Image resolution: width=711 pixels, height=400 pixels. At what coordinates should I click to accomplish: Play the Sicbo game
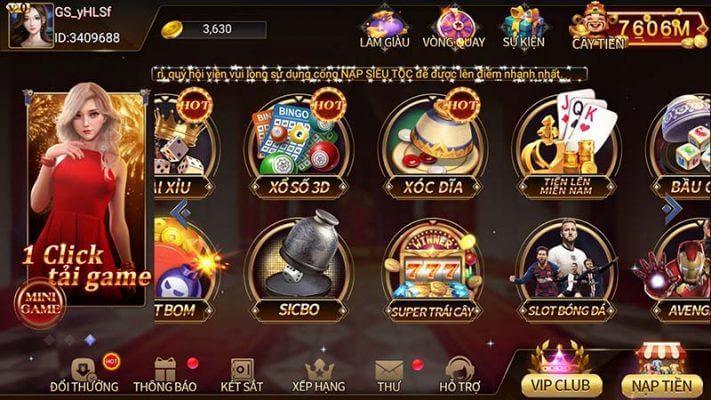pos(295,270)
